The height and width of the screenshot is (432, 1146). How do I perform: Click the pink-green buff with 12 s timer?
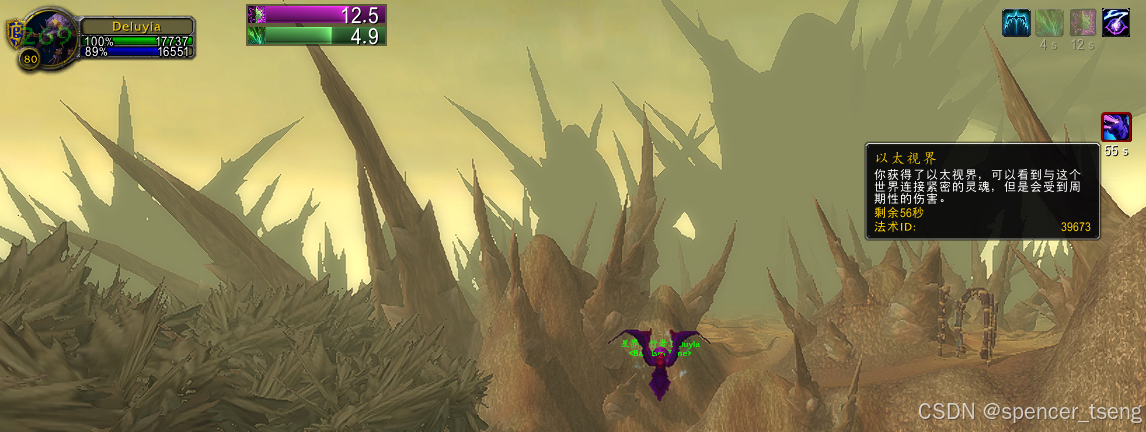click(1083, 22)
